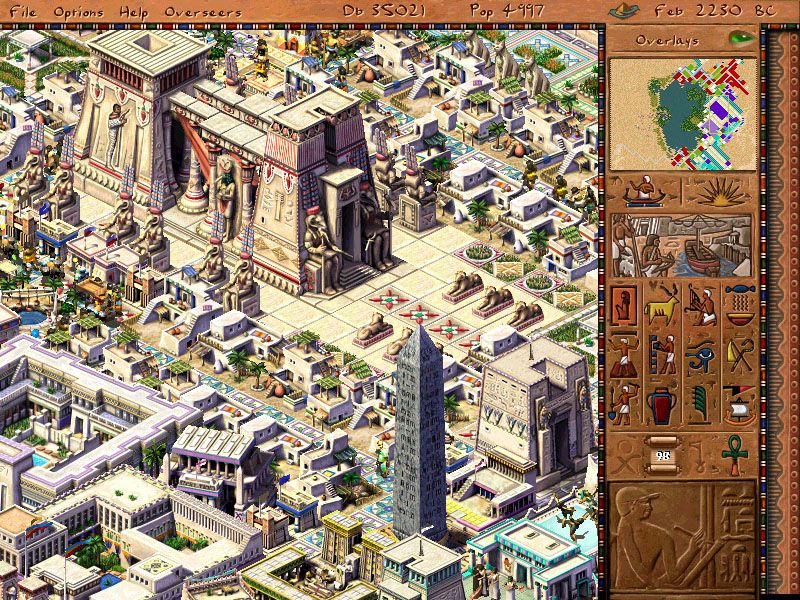
Task: Select the crook and flail category
Action: (x=738, y=353)
